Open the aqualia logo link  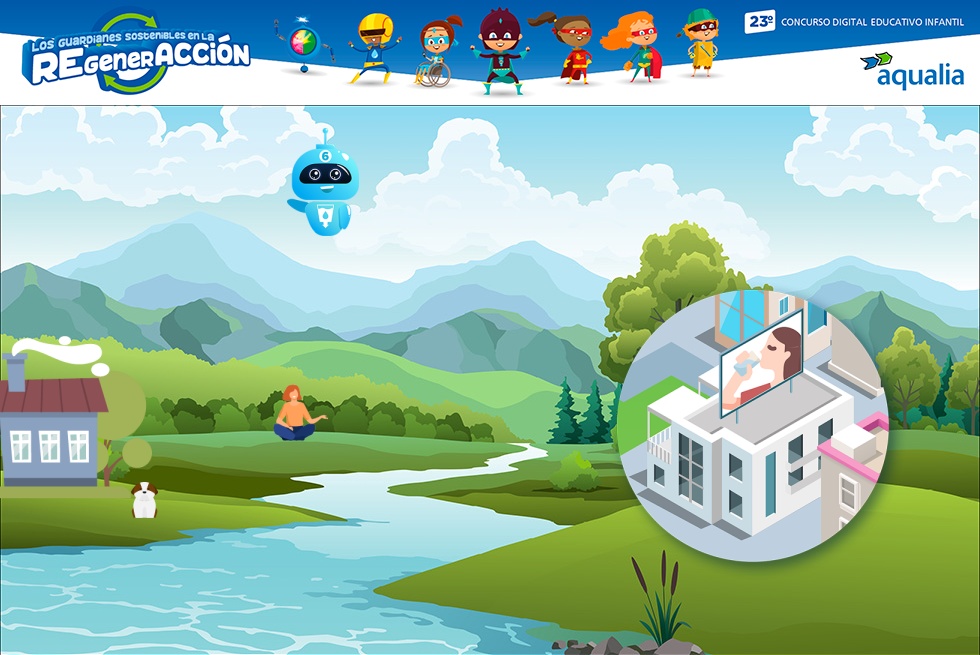tap(911, 70)
